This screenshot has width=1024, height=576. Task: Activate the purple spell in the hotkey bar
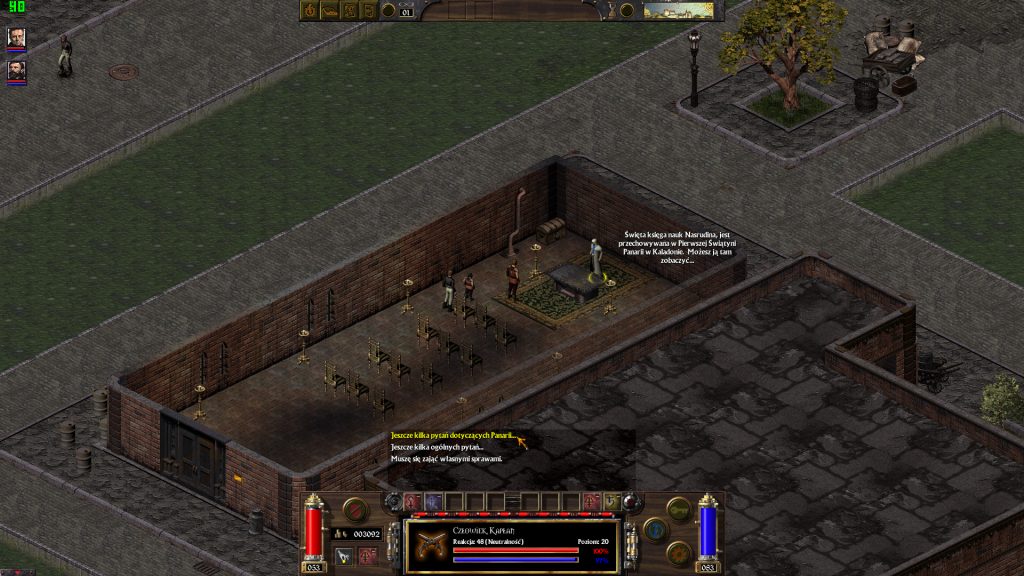(433, 501)
